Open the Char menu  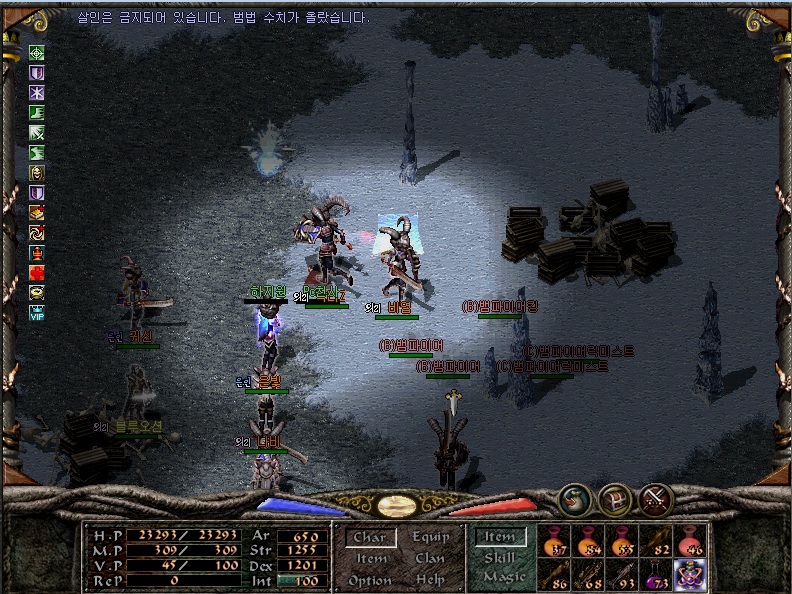click(x=369, y=538)
